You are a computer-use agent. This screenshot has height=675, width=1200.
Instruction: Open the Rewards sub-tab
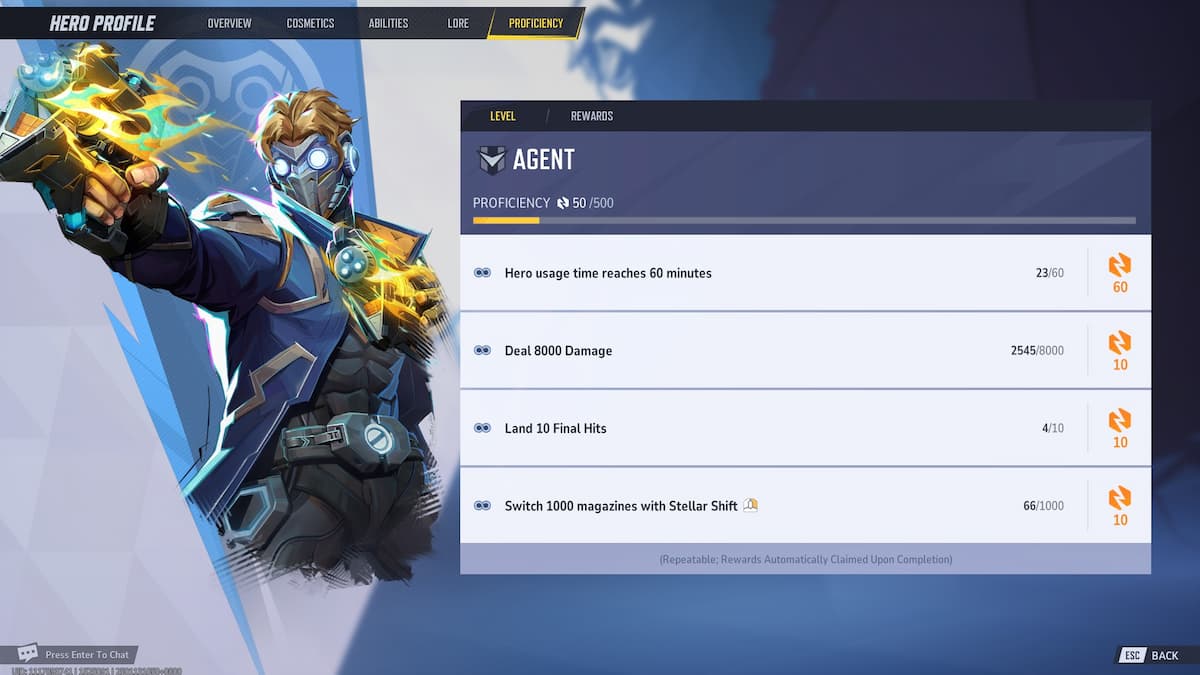(x=592, y=116)
